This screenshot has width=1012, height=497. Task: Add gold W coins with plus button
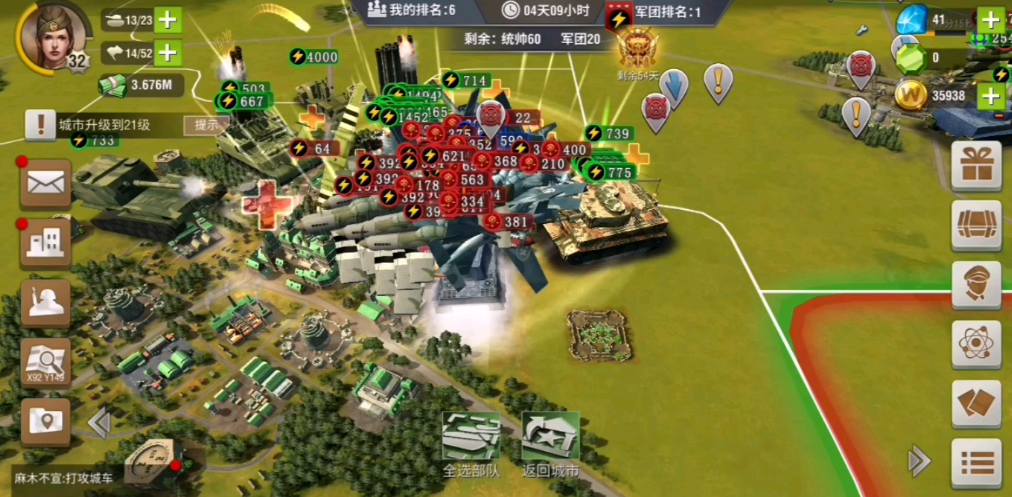tap(990, 96)
